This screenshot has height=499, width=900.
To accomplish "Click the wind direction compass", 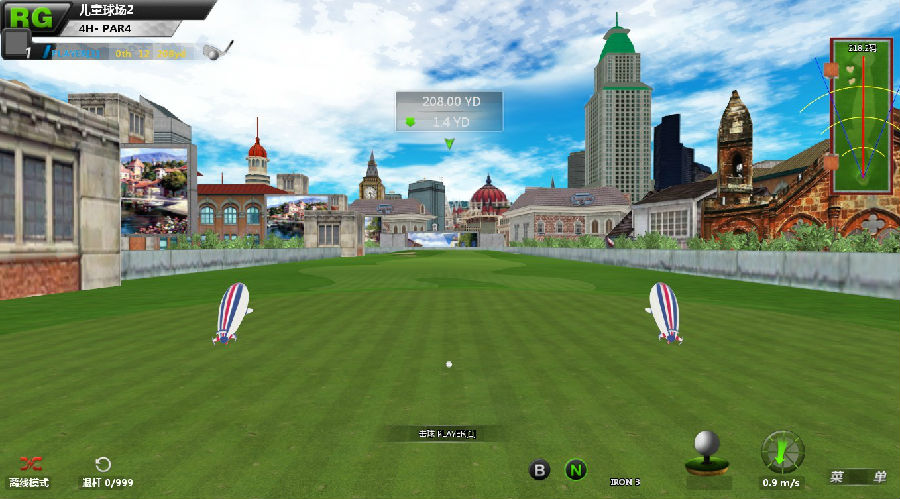I will coord(782,452).
